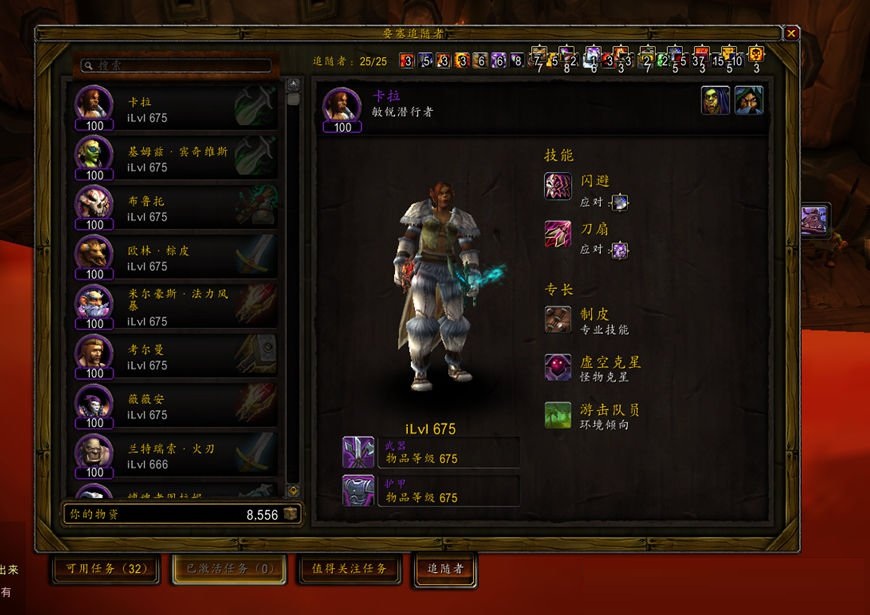This screenshot has height=615, width=870.
Task: Select follower 米尔豪斯·法力风暴
Action: click(175, 308)
